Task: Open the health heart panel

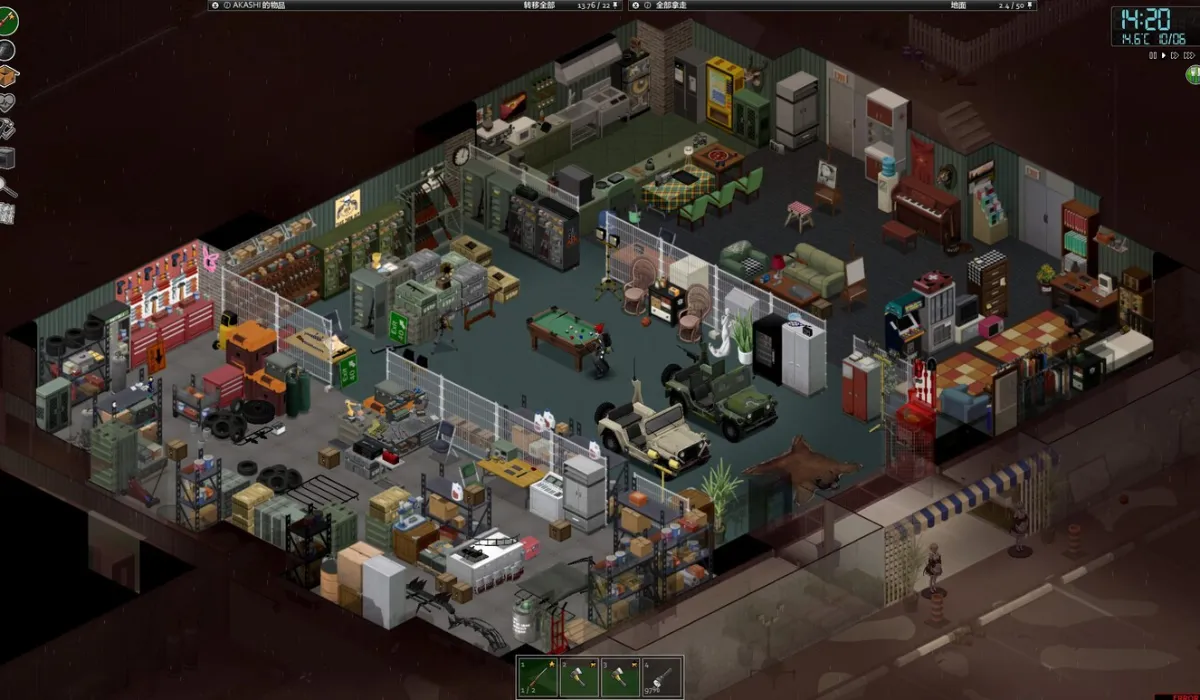Action: pyautogui.click(x=7, y=103)
